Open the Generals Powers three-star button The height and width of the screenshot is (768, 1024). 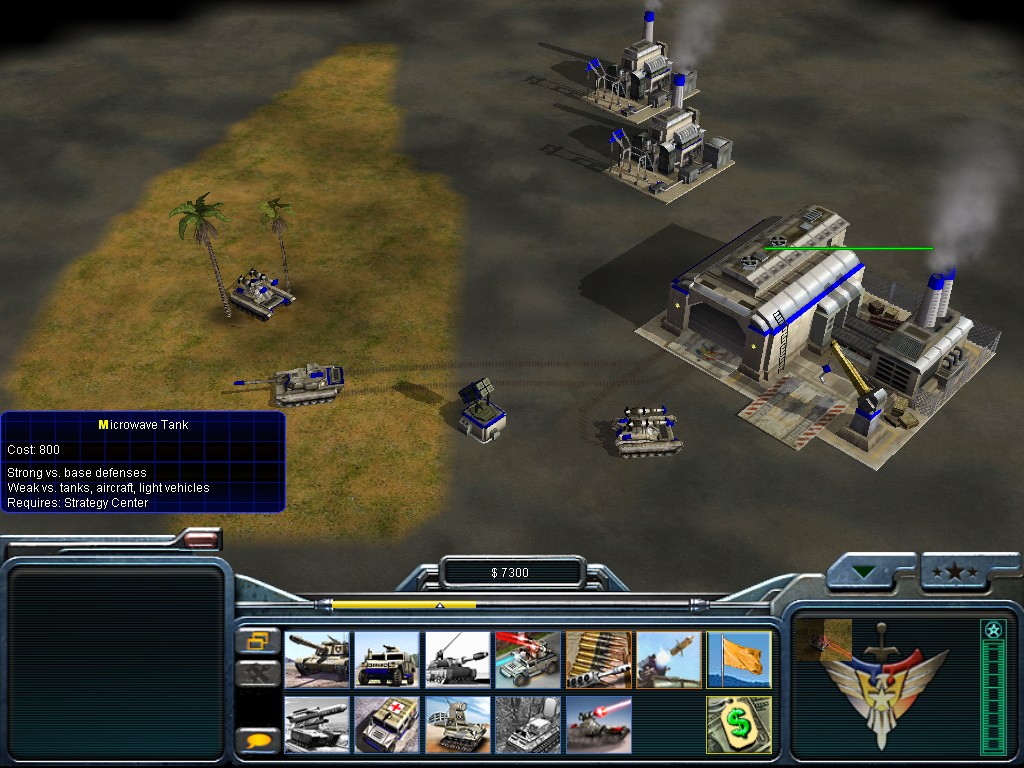pos(956,572)
